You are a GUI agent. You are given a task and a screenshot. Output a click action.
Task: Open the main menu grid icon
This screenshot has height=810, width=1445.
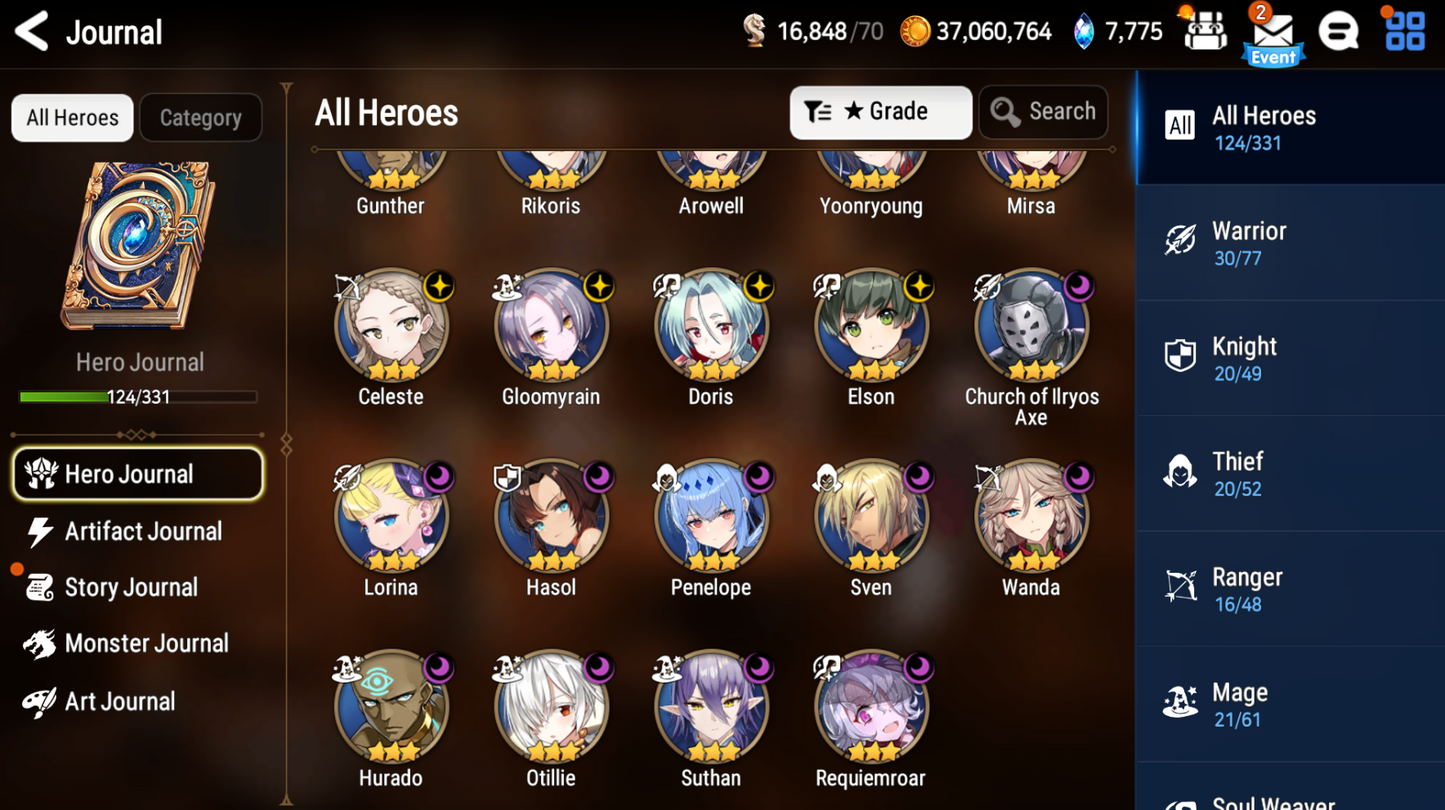click(x=1404, y=30)
